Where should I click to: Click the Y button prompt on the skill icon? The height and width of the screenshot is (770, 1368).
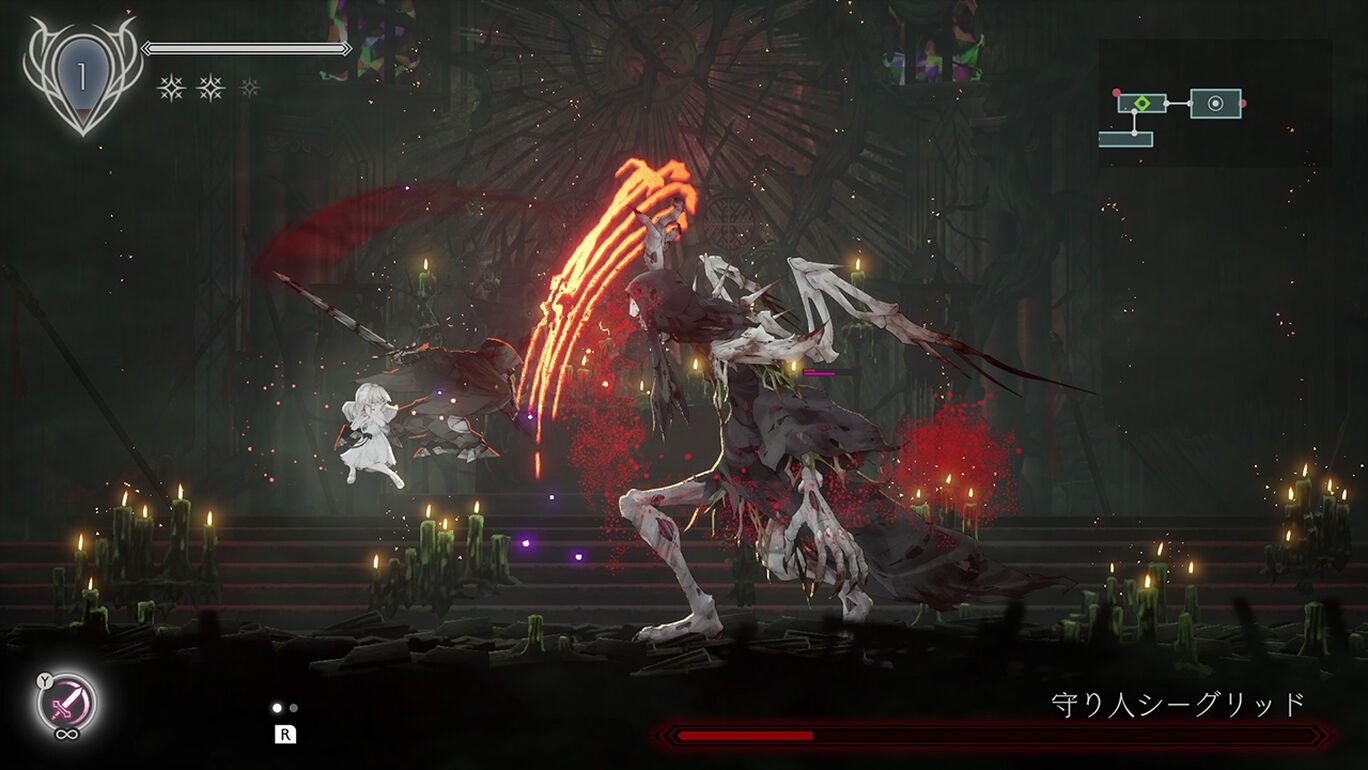coord(44,680)
